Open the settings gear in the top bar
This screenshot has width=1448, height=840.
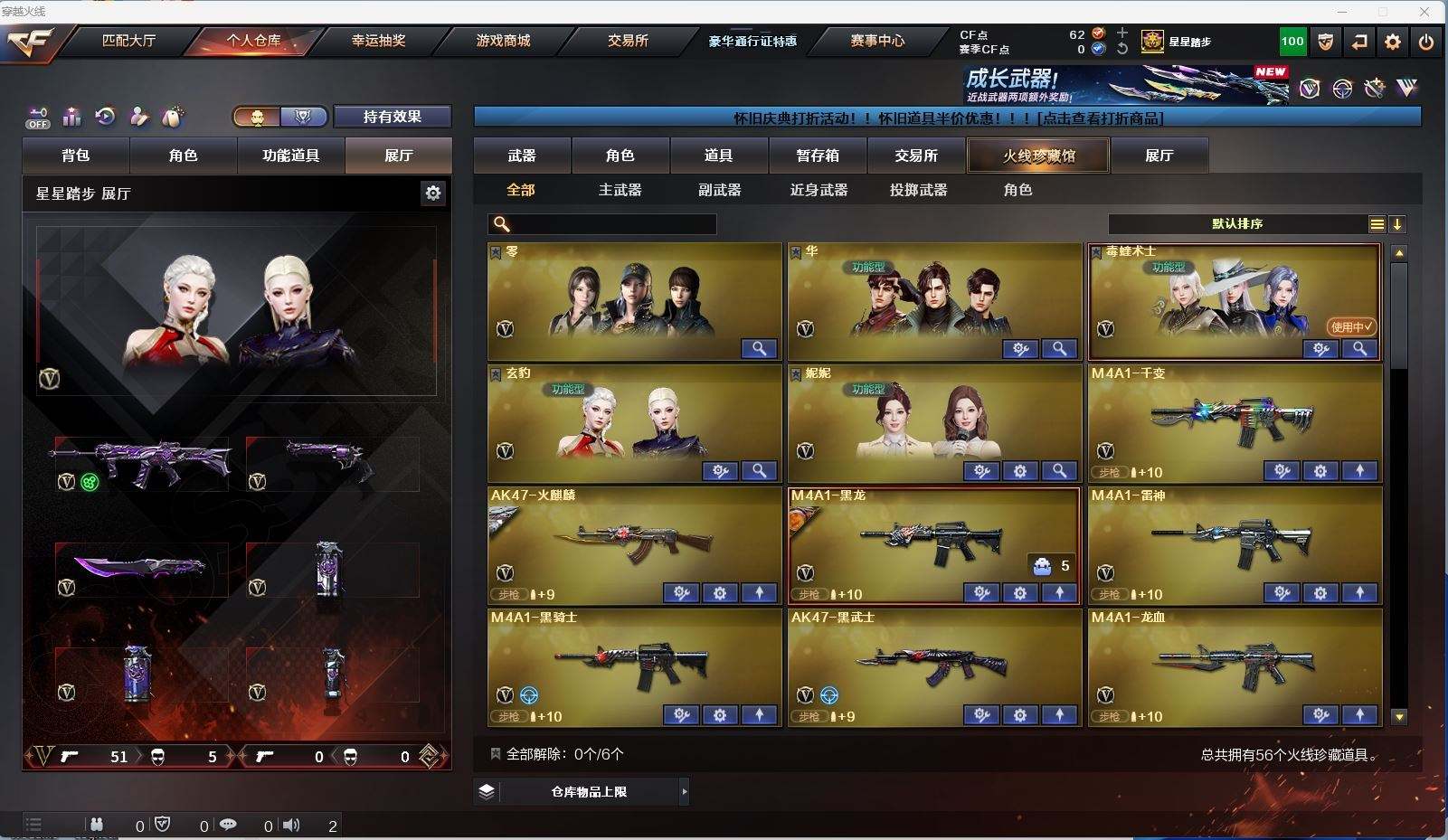tap(1393, 42)
